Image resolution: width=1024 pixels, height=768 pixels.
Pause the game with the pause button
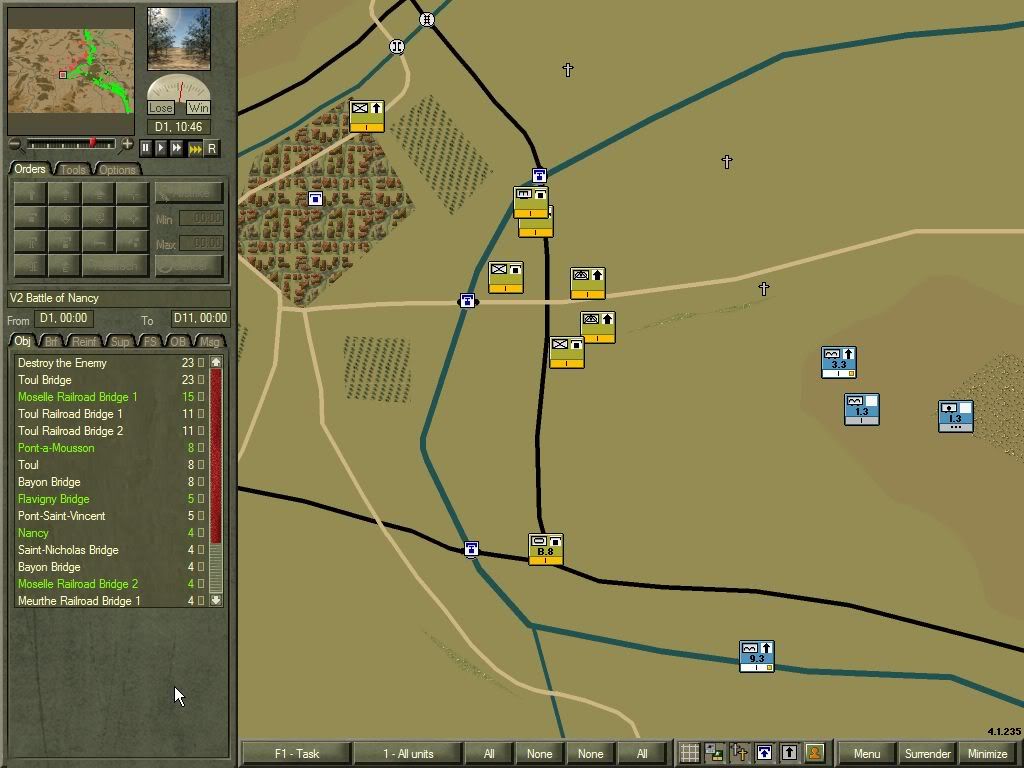coord(145,148)
